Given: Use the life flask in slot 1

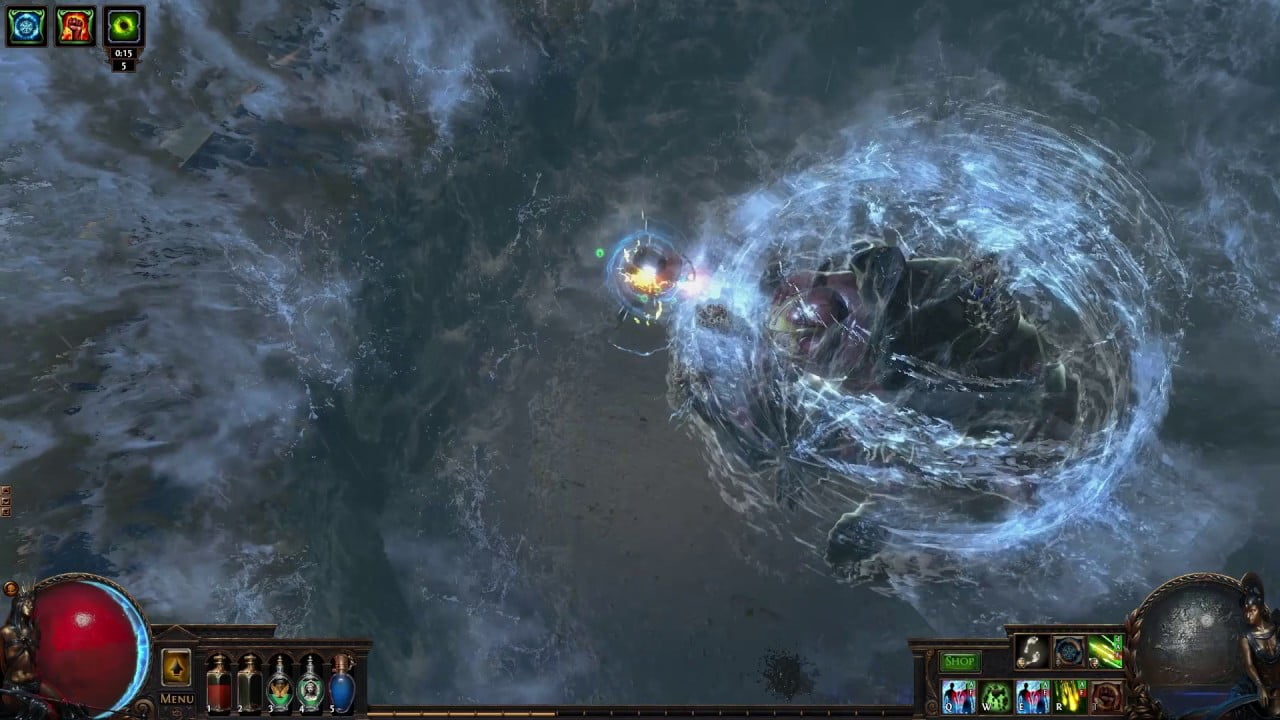Looking at the screenshot, I should click(218, 683).
